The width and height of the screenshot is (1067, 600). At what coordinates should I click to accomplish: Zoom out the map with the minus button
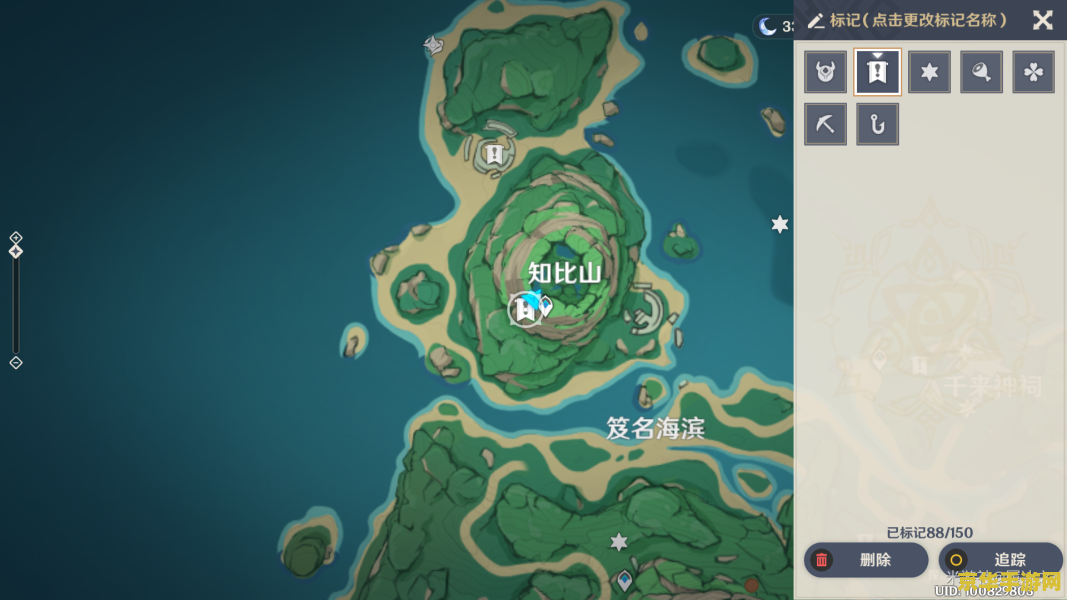pyautogui.click(x=16, y=362)
